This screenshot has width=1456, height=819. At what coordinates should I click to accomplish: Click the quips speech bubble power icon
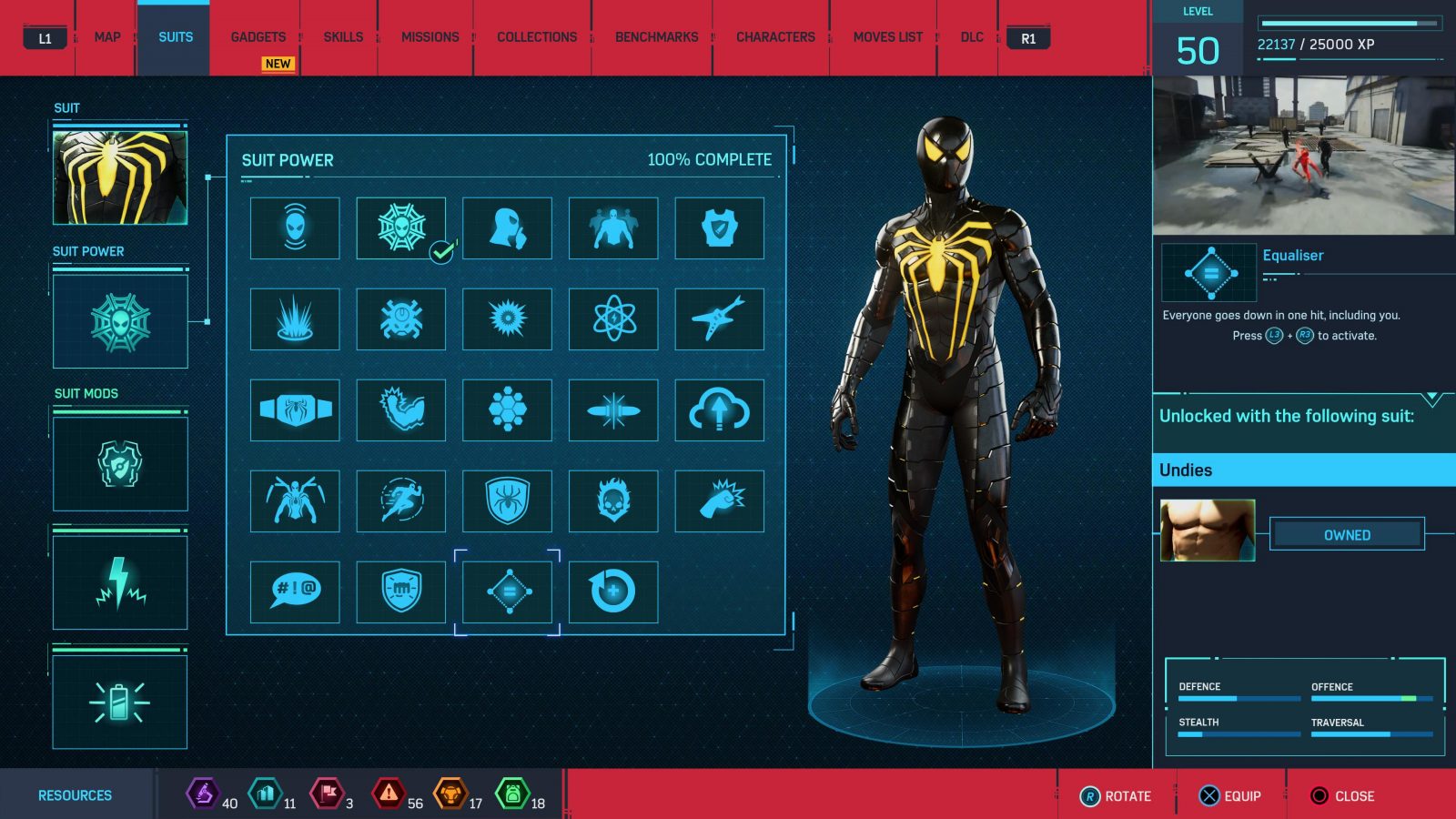(294, 591)
